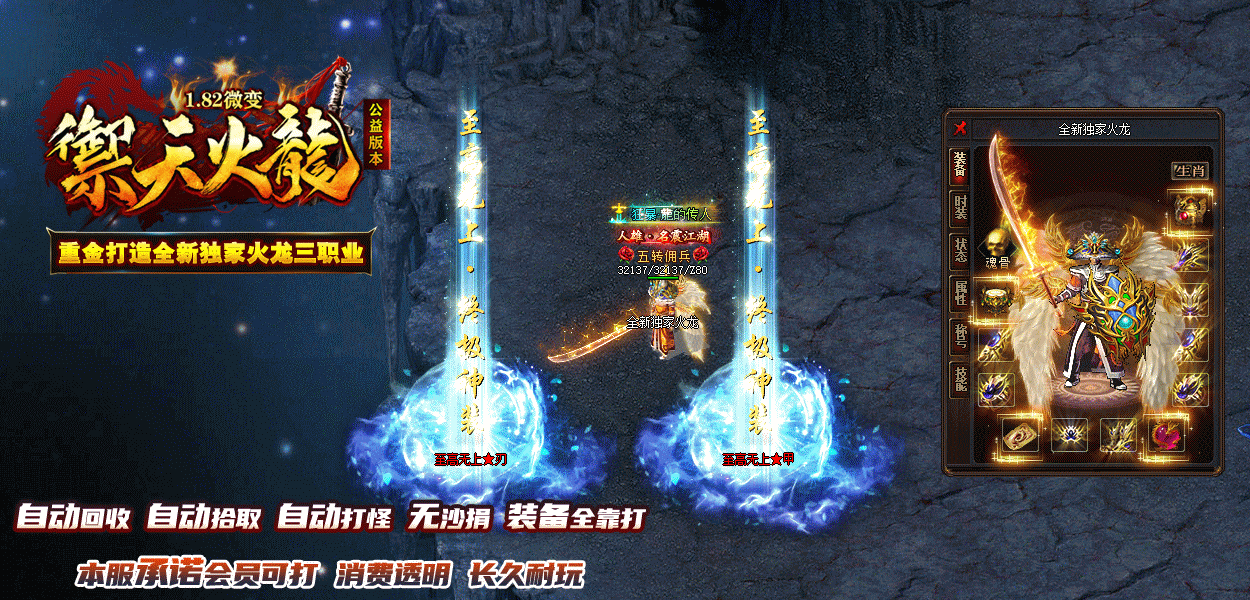Choose the pink heart gem slot

pos(1166,435)
